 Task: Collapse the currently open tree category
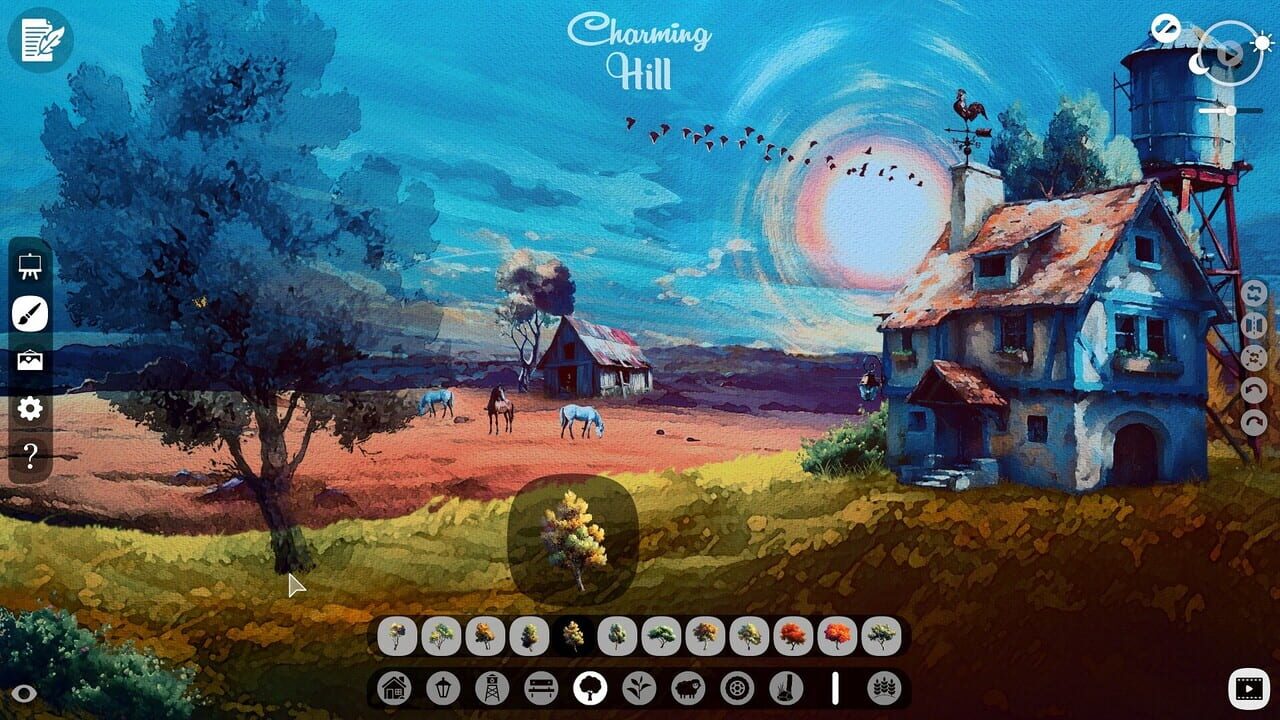click(x=590, y=688)
